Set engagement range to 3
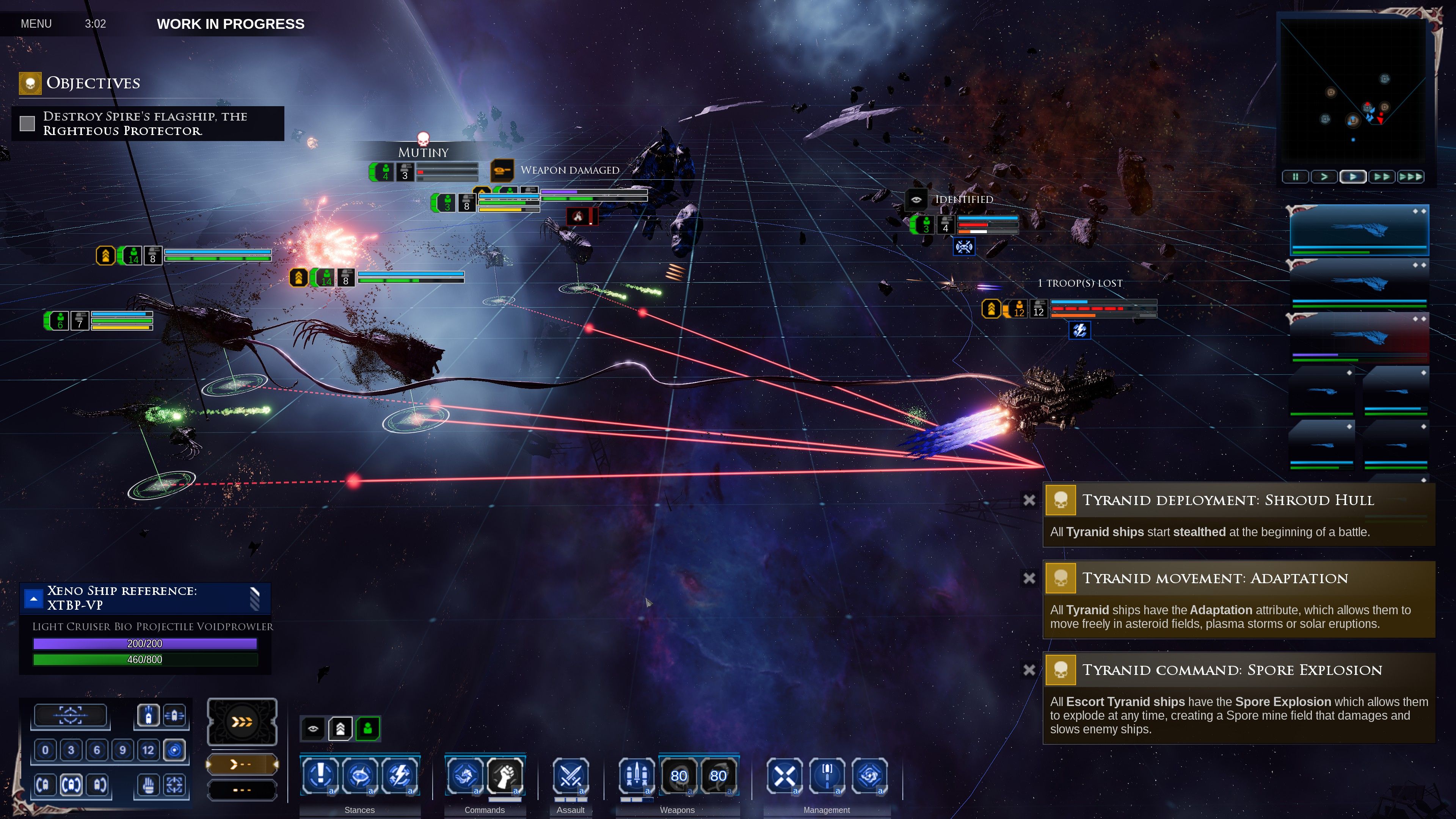Image resolution: width=1456 pixels, height=819 pixels. pyautogui.click(x=71, y=750)
